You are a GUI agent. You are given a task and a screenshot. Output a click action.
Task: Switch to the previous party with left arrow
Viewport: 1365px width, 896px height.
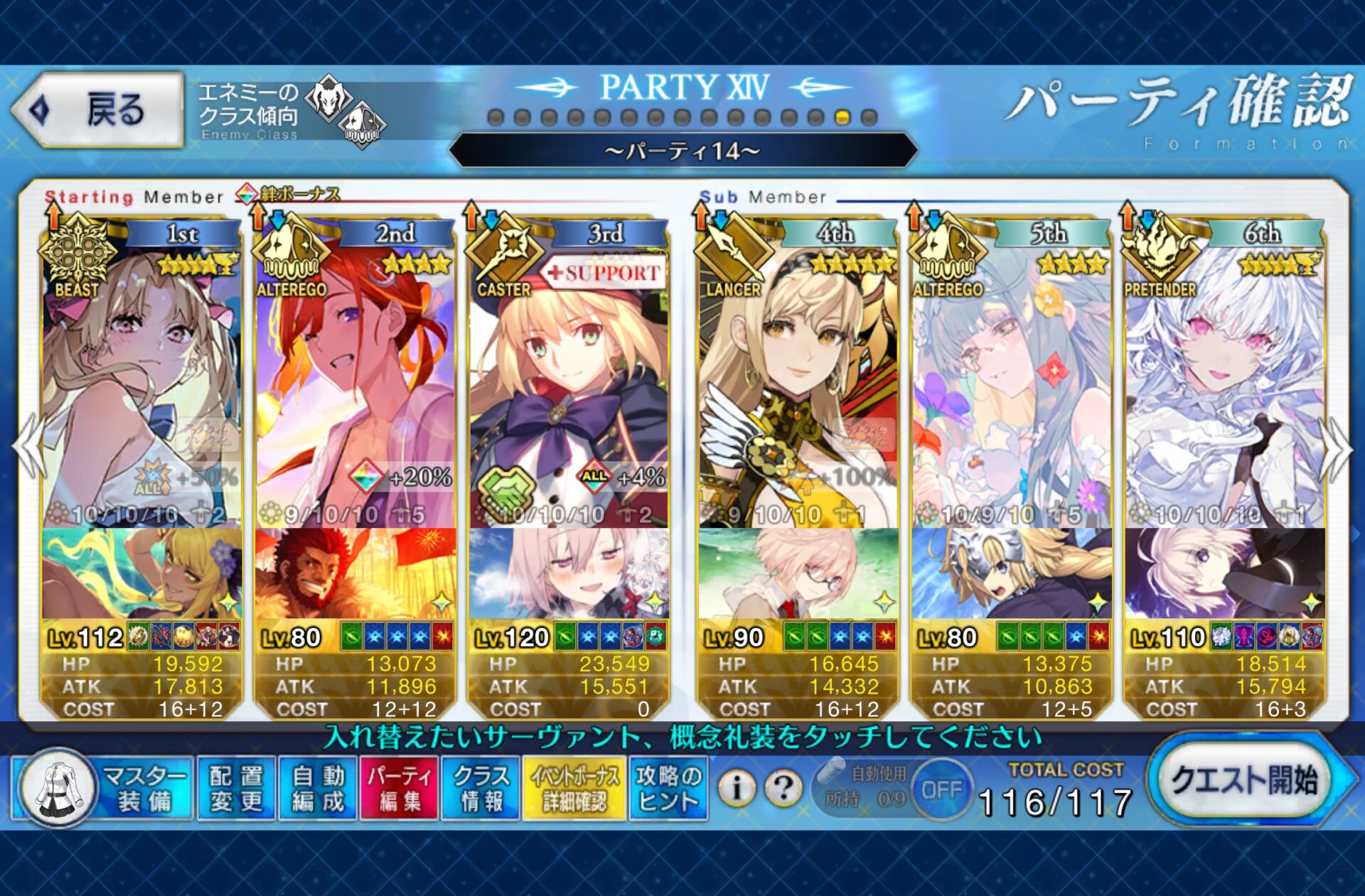(x=28, y=449)
